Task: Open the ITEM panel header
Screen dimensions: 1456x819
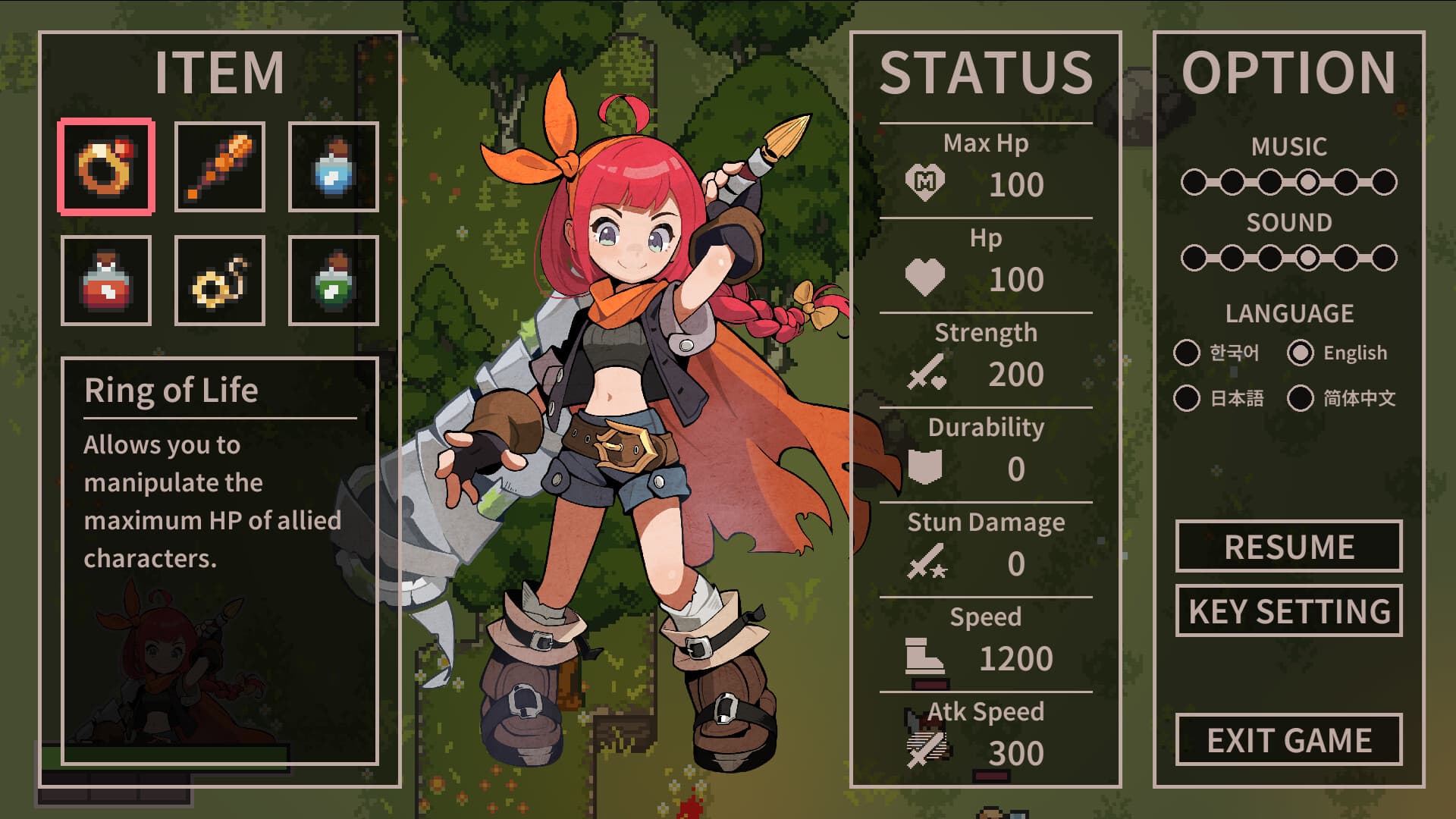Action: tap(218, 72)
